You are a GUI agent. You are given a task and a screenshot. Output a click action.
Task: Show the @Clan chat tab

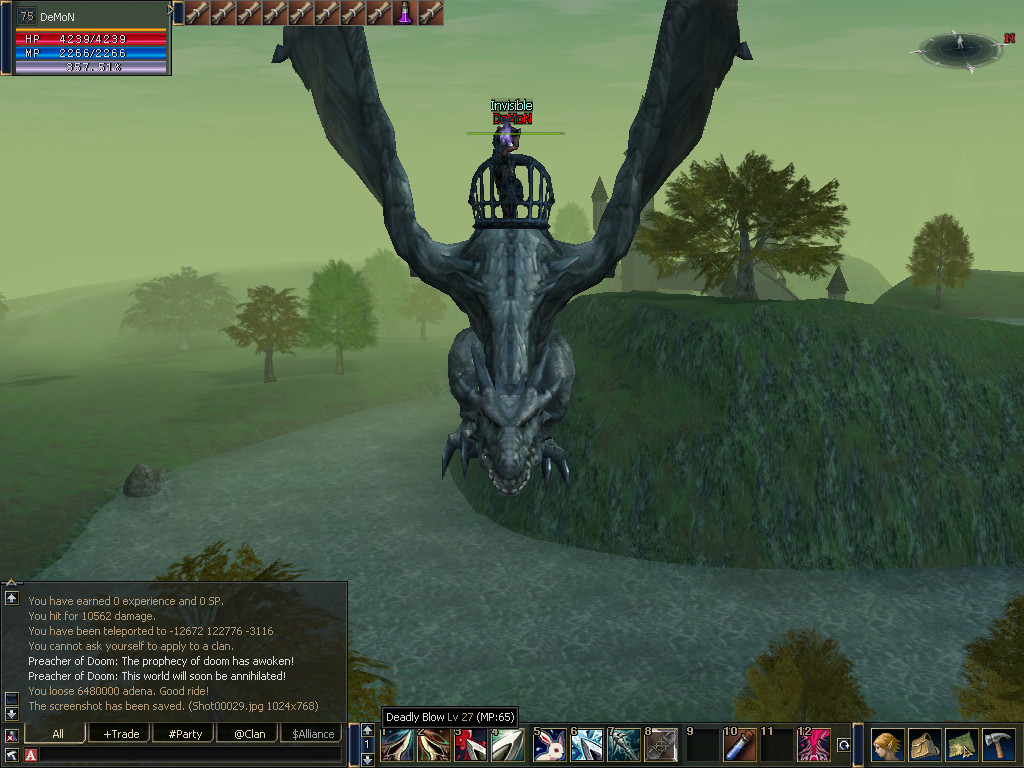pos(249,733)
